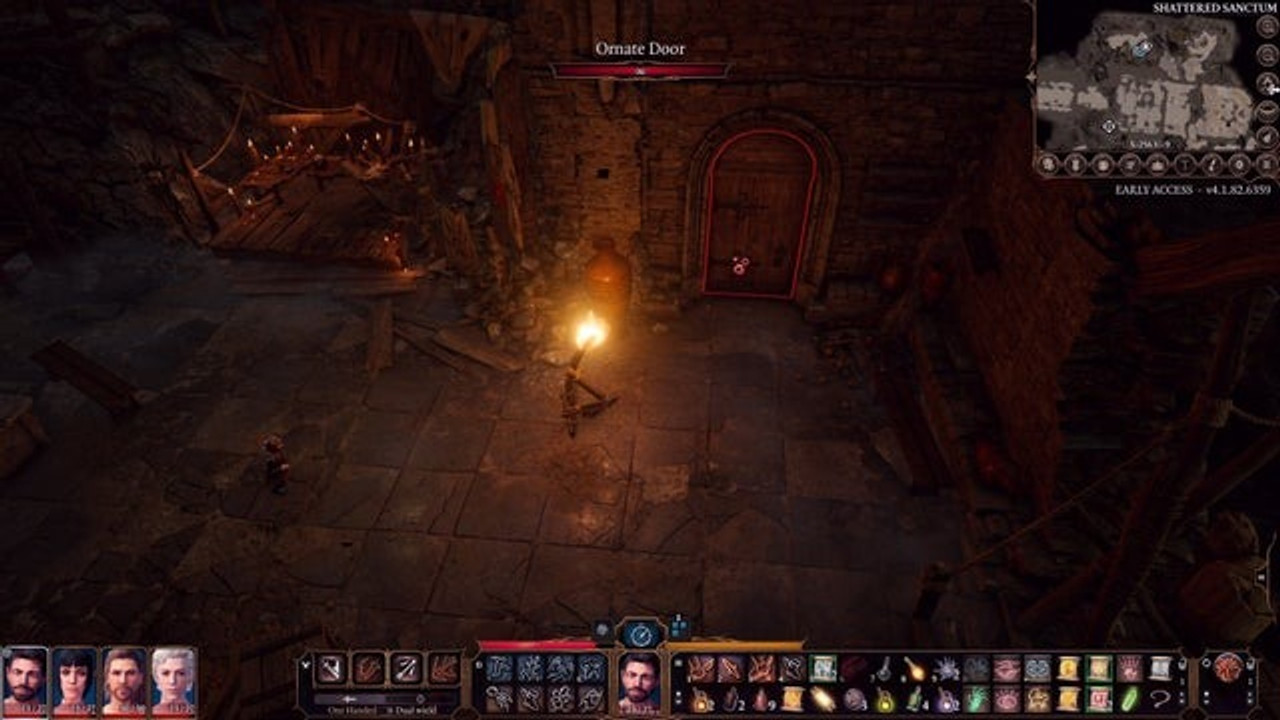Image resolution: width=1280 pixels, height=720 pixels.
Task: Open the round turn-based mode button
Action: (640, 633)
